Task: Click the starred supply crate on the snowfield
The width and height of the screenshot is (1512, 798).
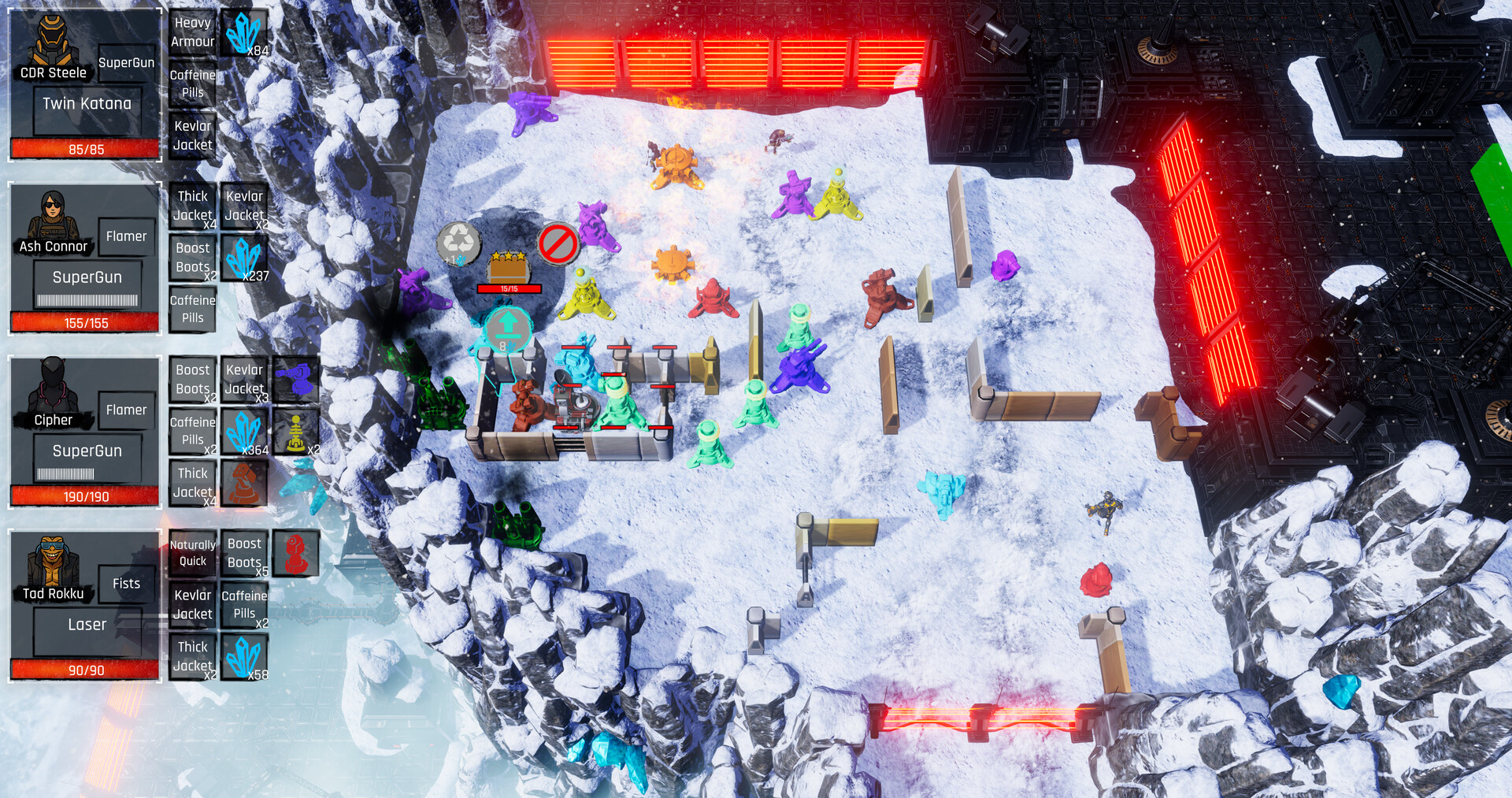Action: pyautogui.click(x=508, y=268)
